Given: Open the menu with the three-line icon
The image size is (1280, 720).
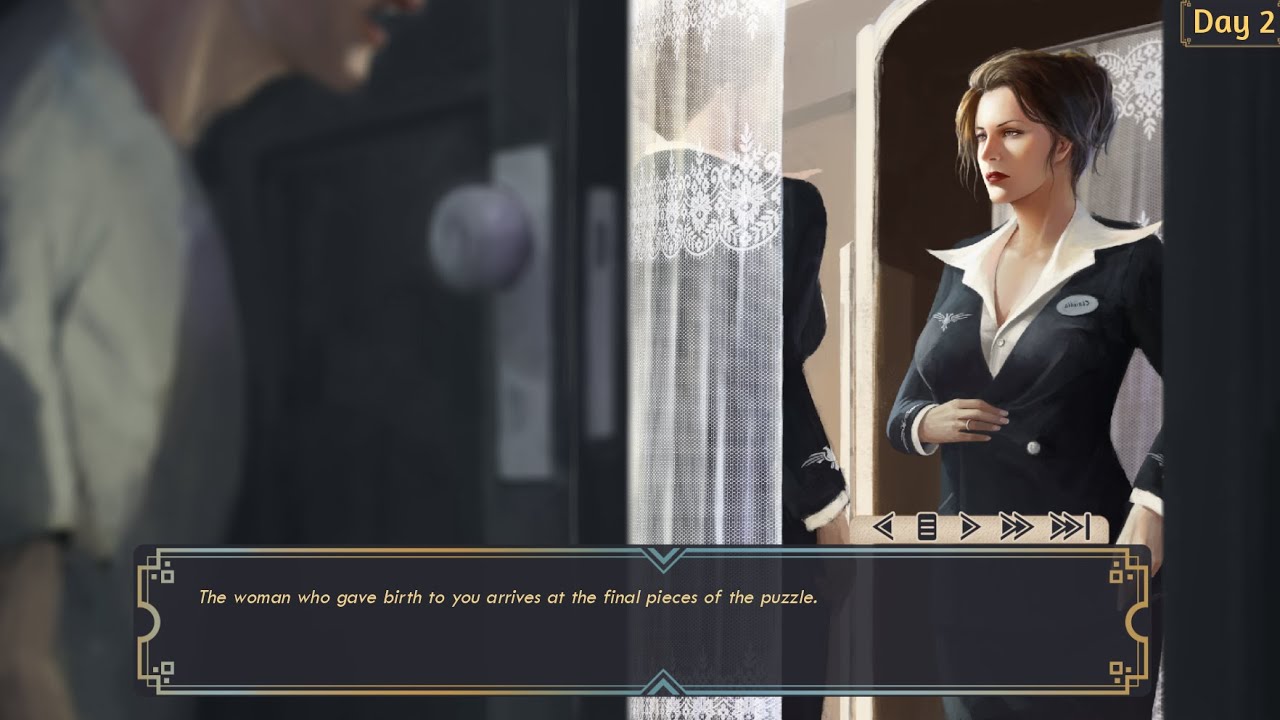Looking at the screenshot, I should pyautogui.click(x=927, y=526).
